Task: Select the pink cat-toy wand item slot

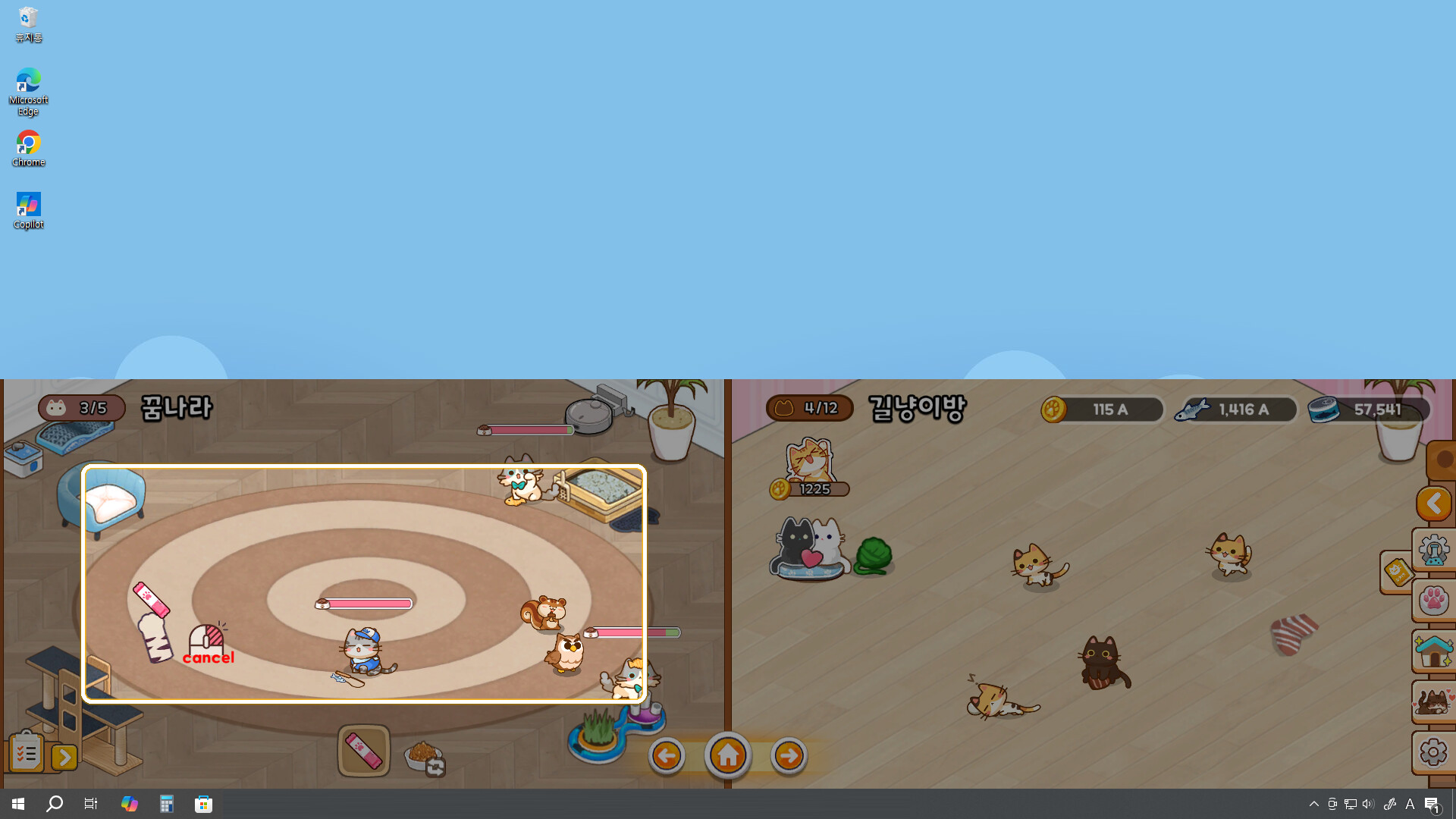Action: [x=363, y=750]
